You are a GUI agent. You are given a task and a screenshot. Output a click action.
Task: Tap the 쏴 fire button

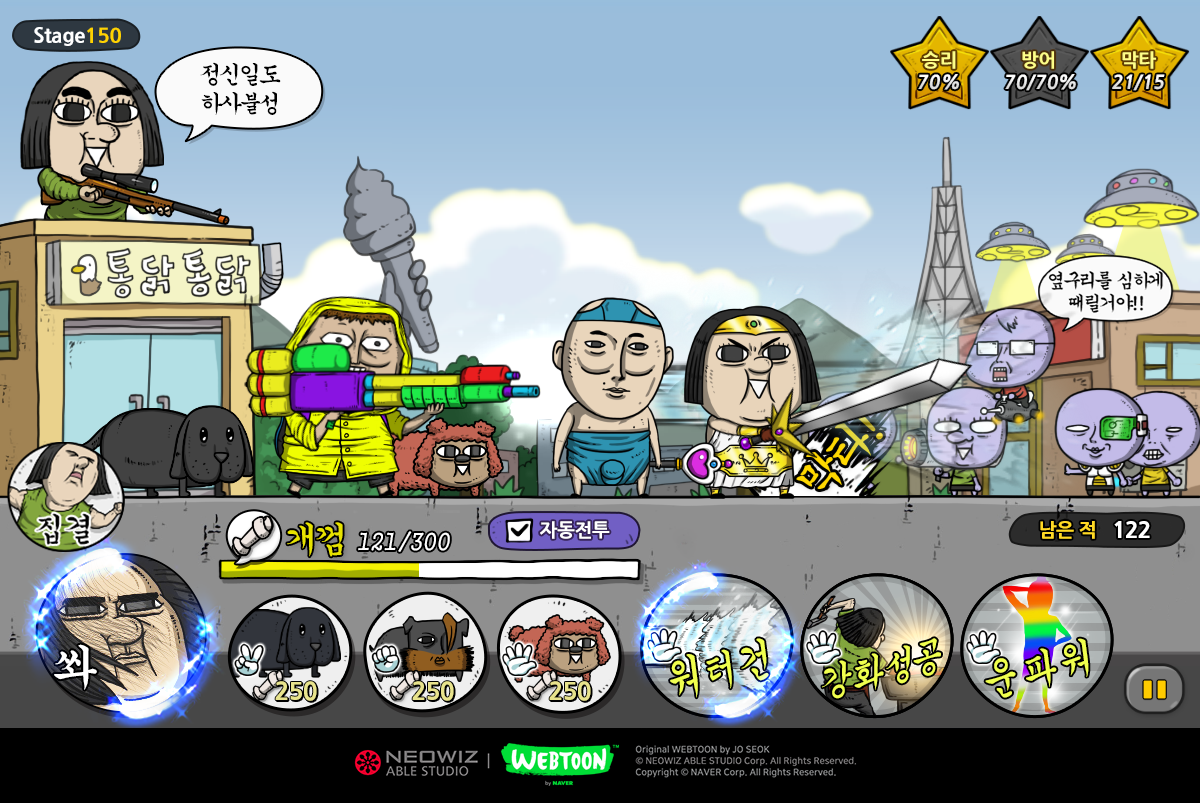(x=120, y=632)
